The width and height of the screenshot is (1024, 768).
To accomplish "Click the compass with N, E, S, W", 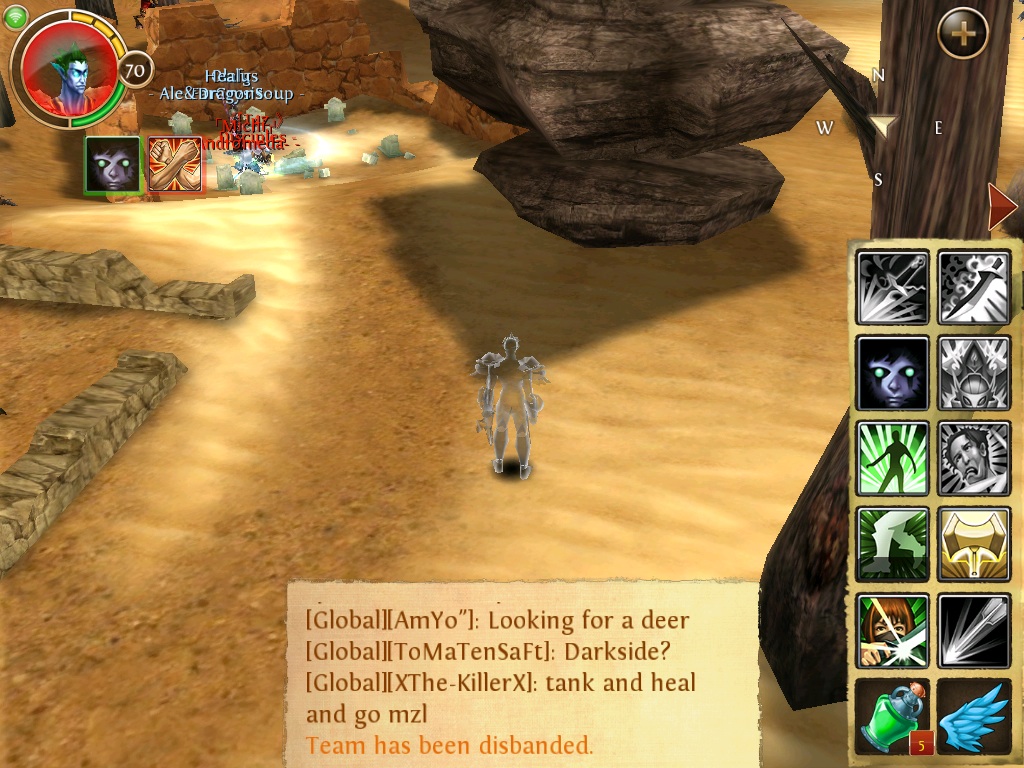I will [881, 126].
